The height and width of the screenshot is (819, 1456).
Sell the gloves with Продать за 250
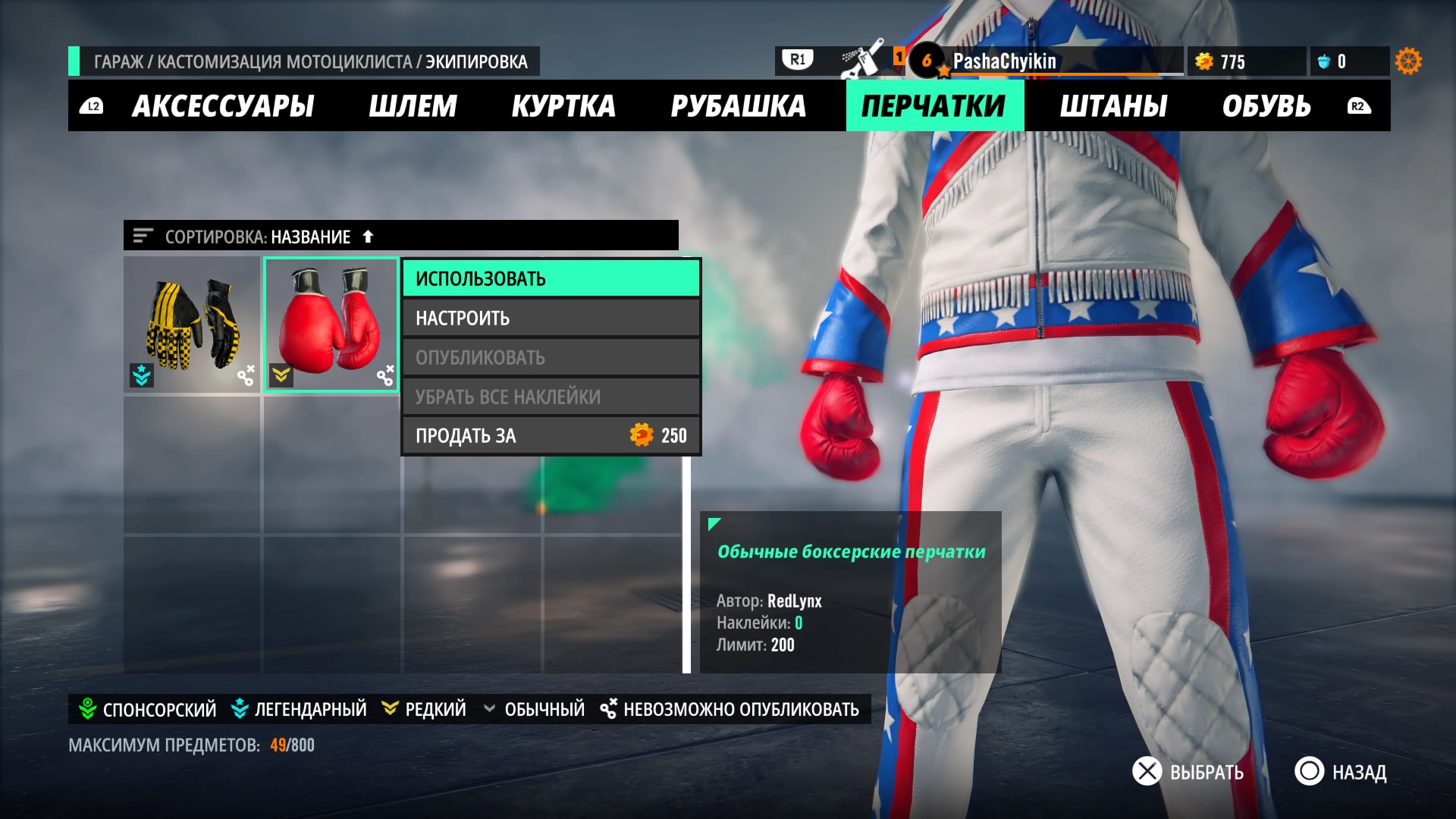[551, 436]
